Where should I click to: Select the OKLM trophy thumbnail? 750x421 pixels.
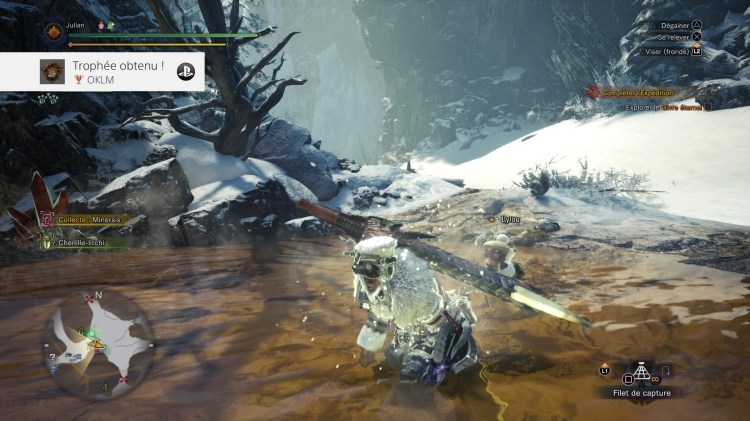coord(52,71)
